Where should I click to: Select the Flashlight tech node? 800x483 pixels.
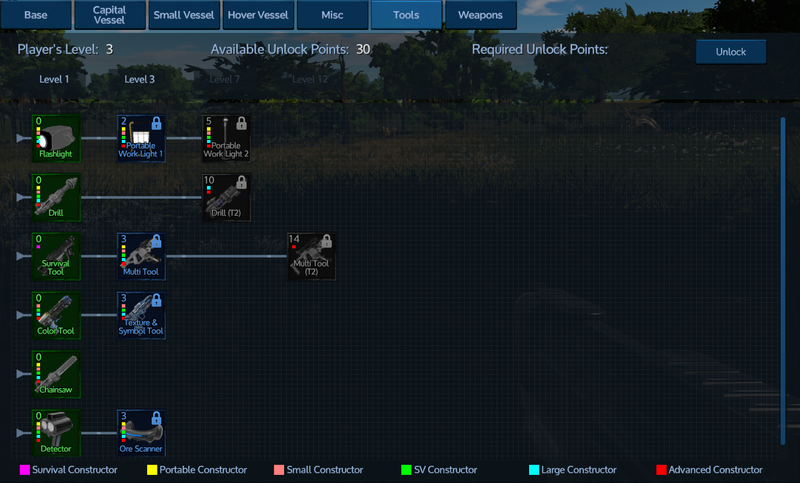pos(56,138)
